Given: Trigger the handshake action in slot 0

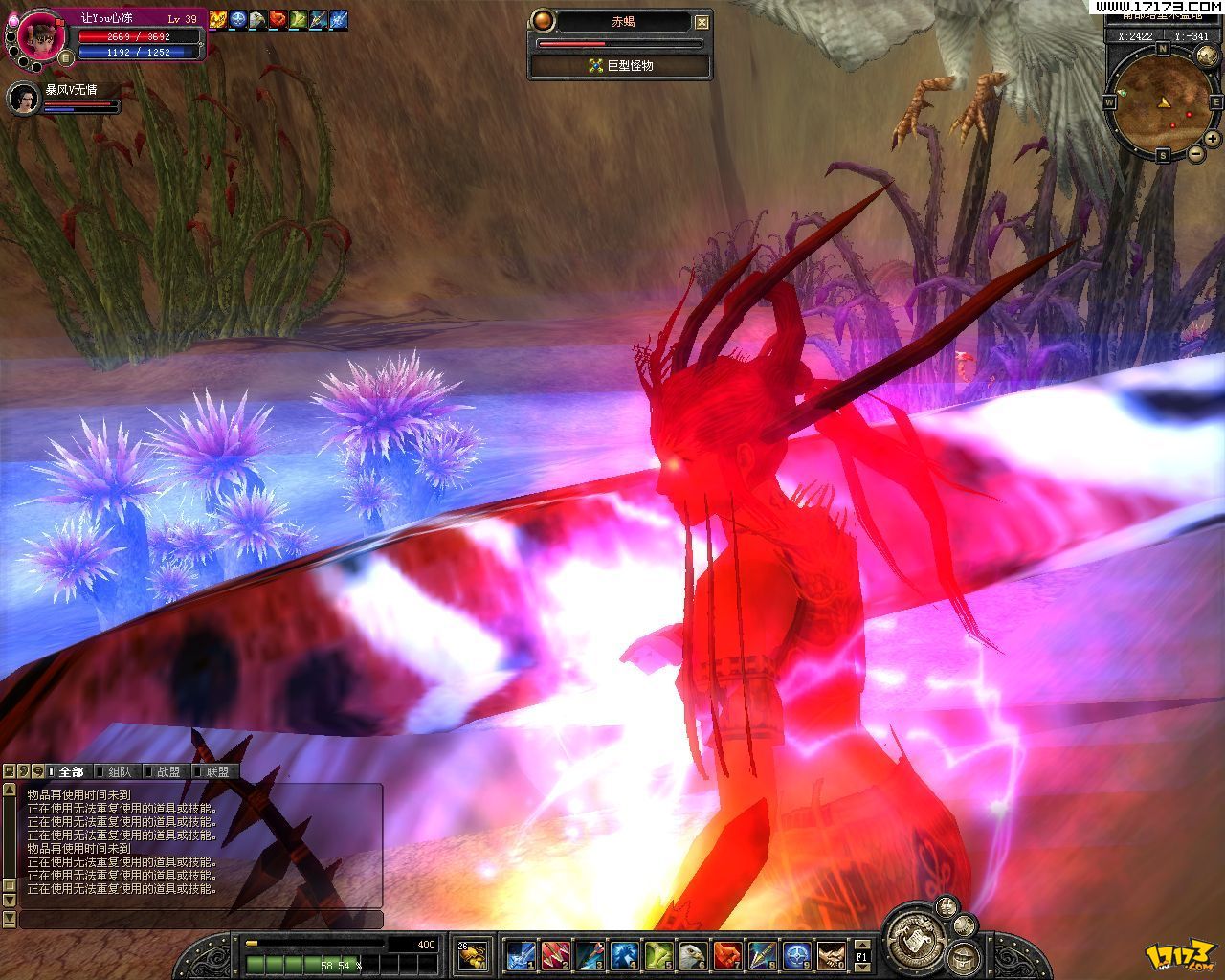Looking at the screenshot, I should pos(831,954).
